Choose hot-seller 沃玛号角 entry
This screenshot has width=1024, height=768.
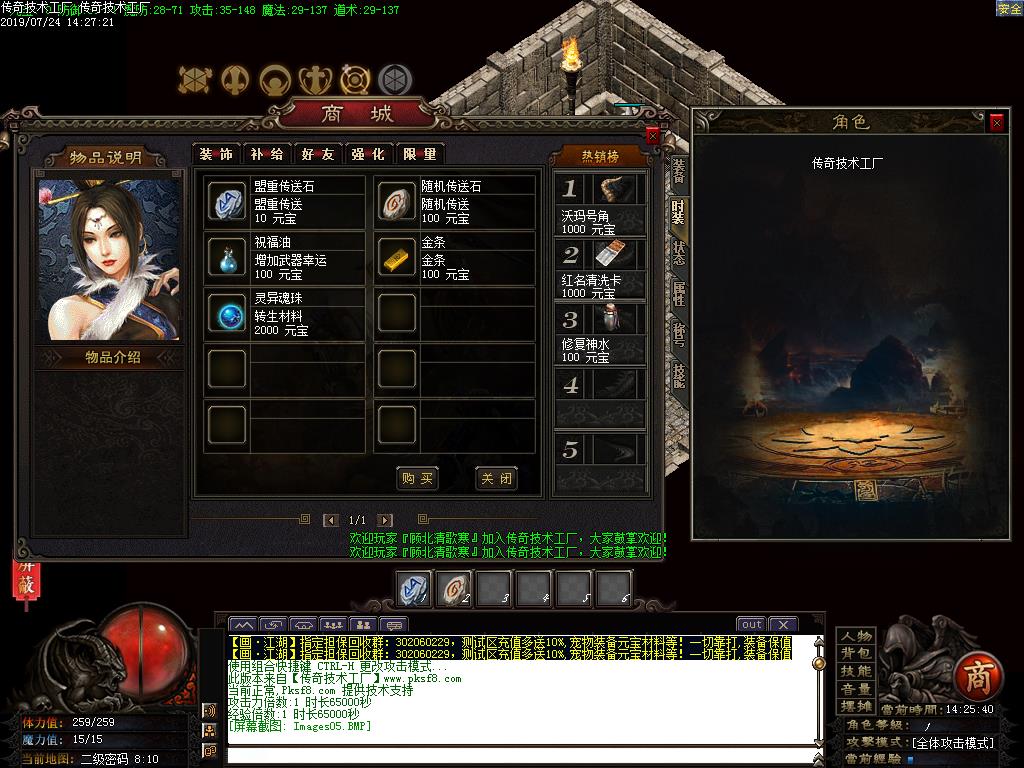coord(600,204)
